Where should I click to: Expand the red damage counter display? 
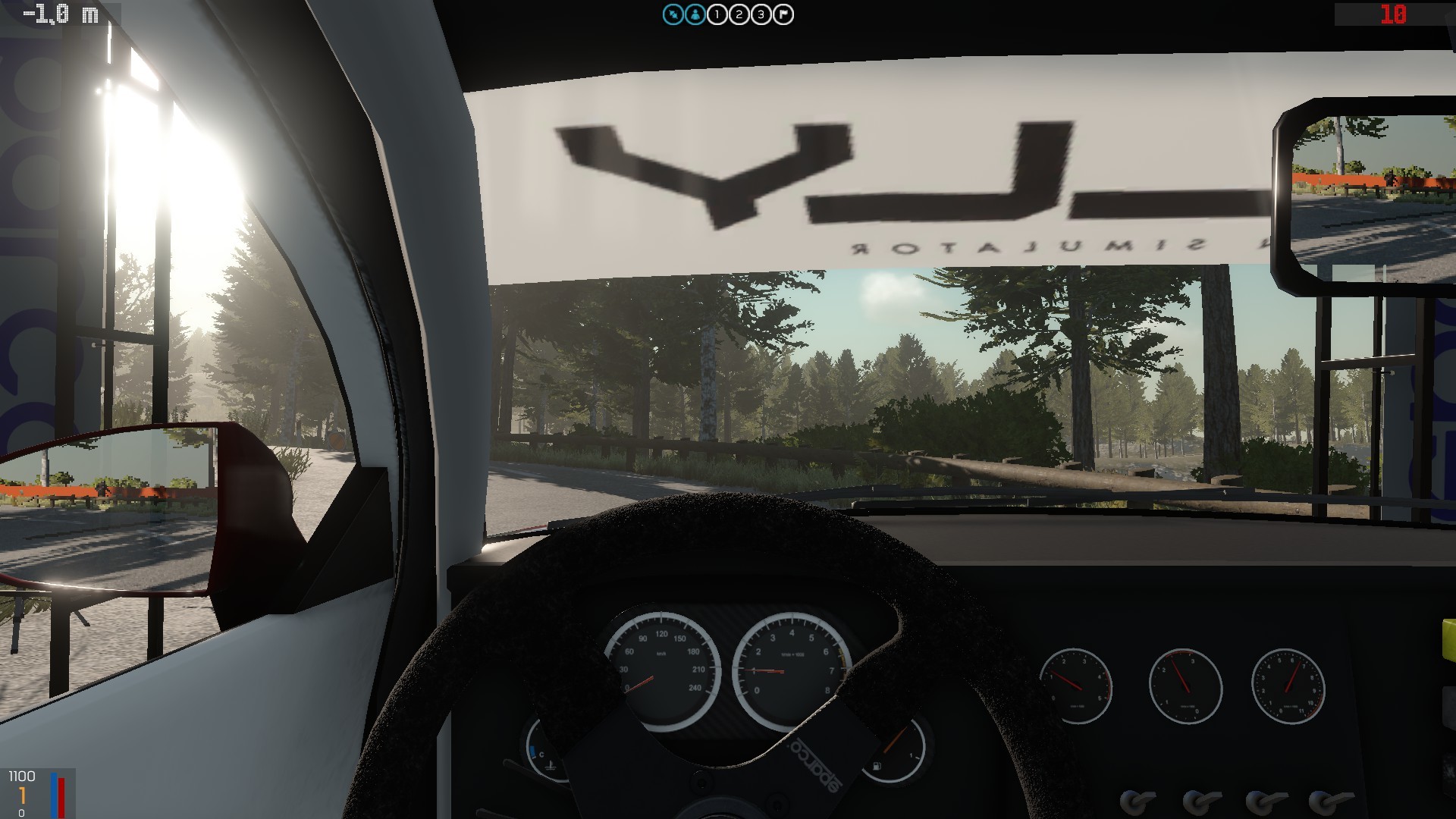(x=1394, y=14)
